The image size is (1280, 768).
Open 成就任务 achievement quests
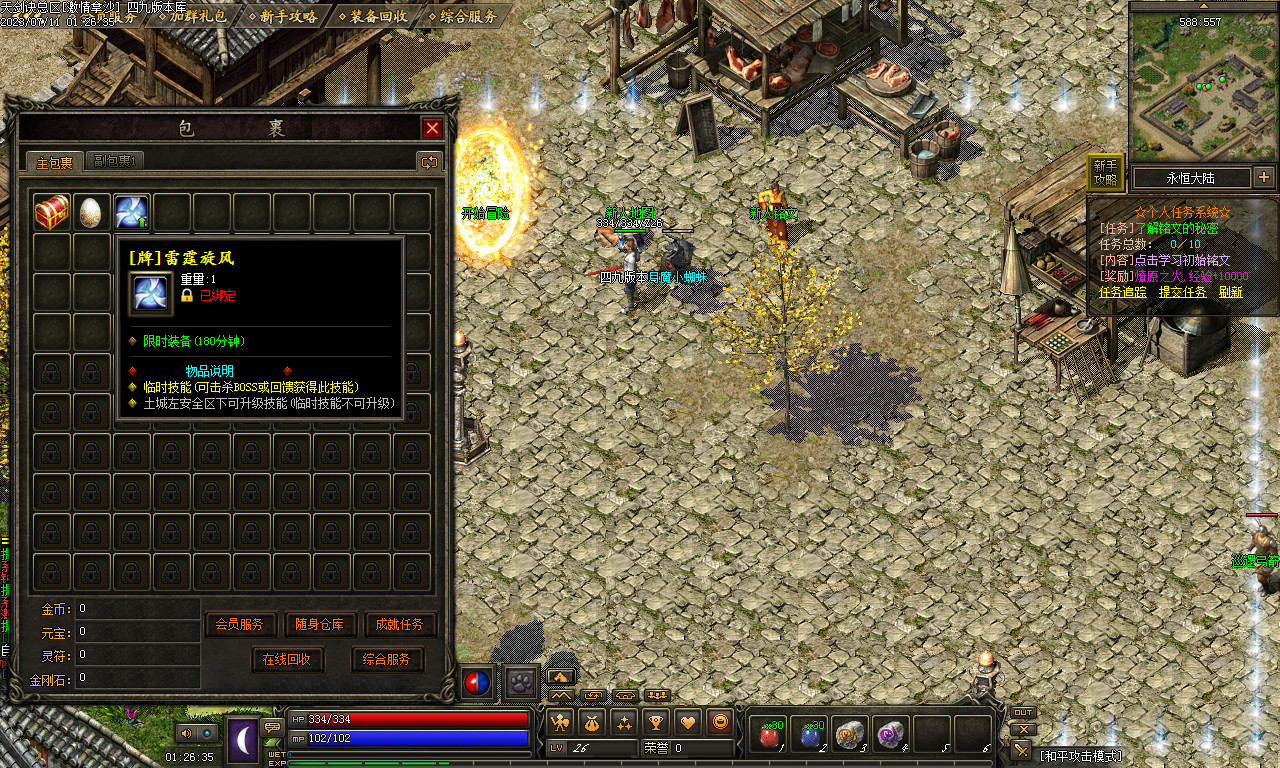pyautogui.click(x=401, y=624)
